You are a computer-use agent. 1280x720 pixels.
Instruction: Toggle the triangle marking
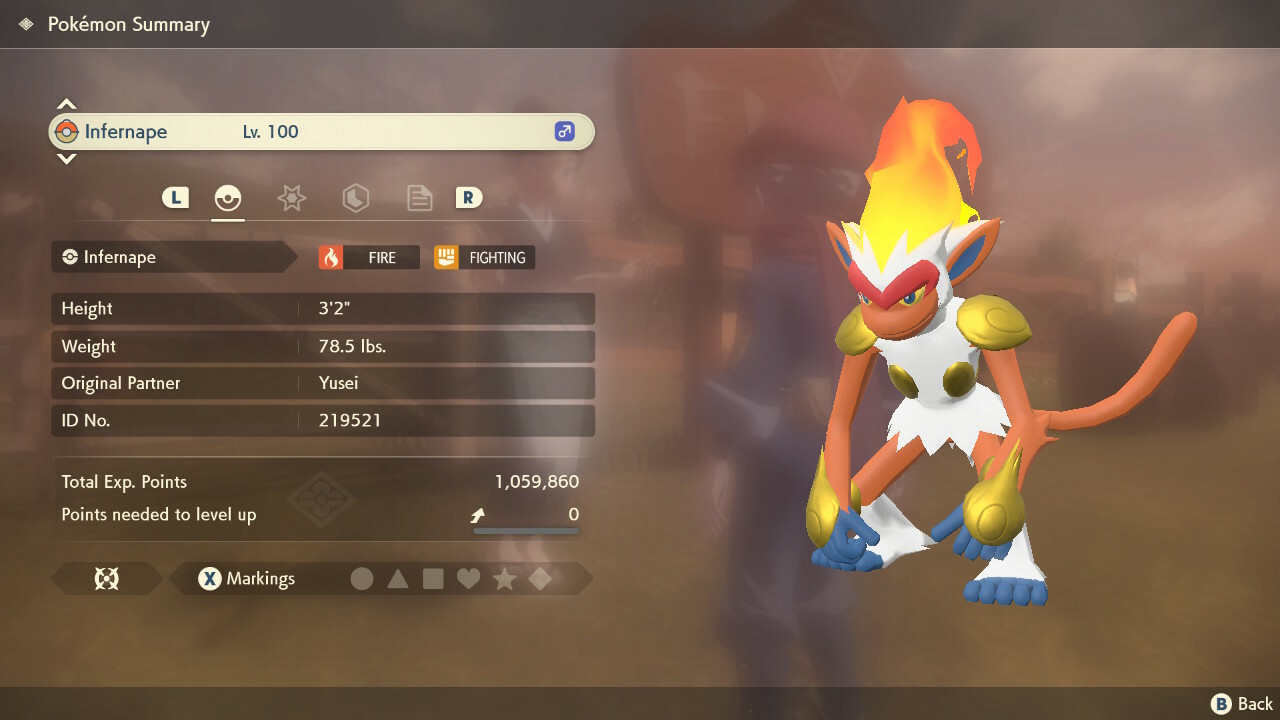tap(398, 579)
